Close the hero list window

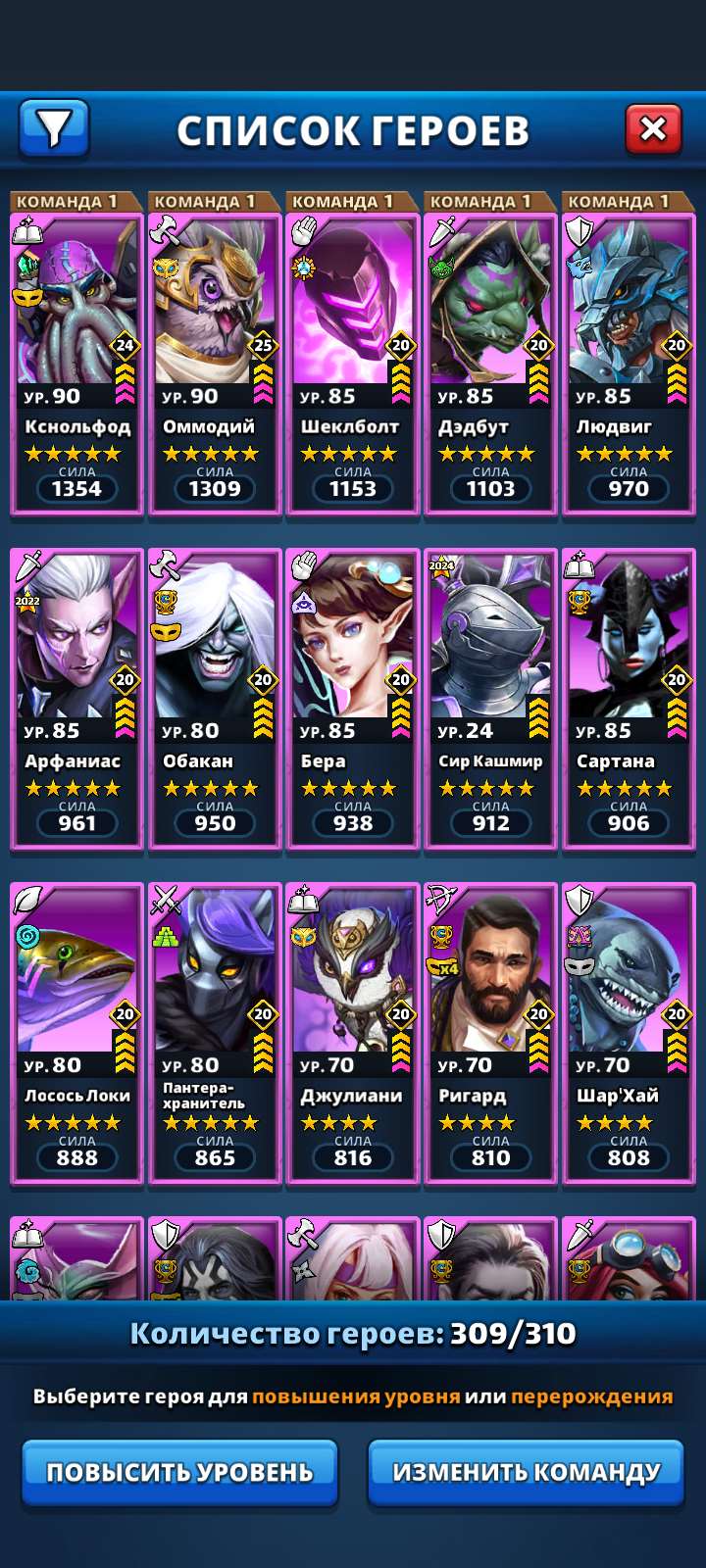653,128
